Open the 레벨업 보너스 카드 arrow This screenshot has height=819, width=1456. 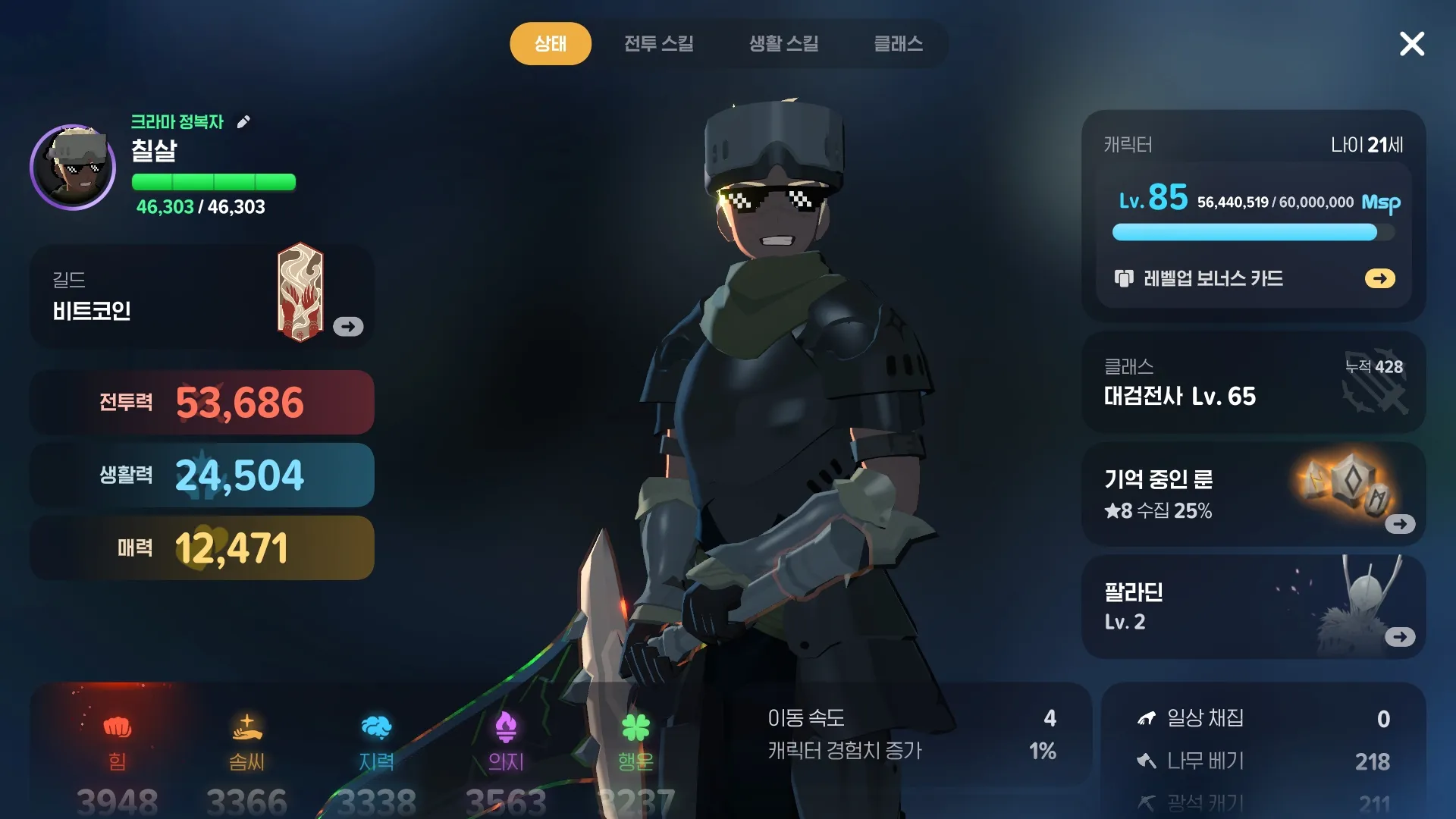(1379, 278)
